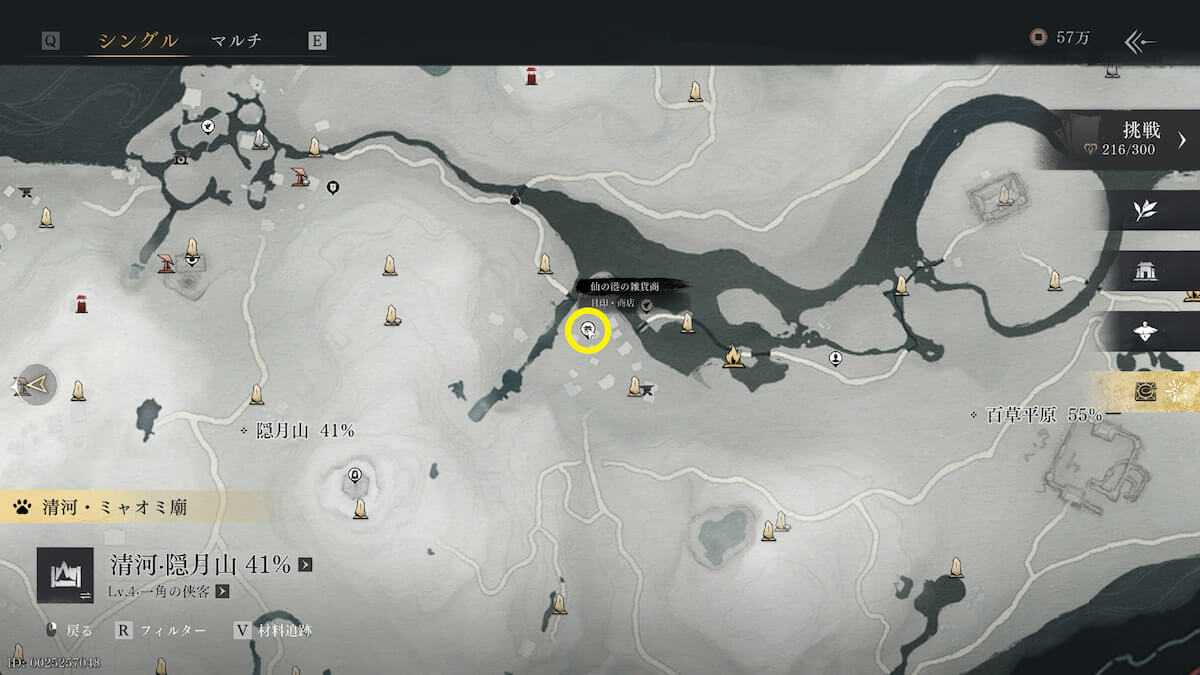This screenshot has height=675, width=1200.
Task: Select the lotus flower map category
Action: [x=1145, y=331]
